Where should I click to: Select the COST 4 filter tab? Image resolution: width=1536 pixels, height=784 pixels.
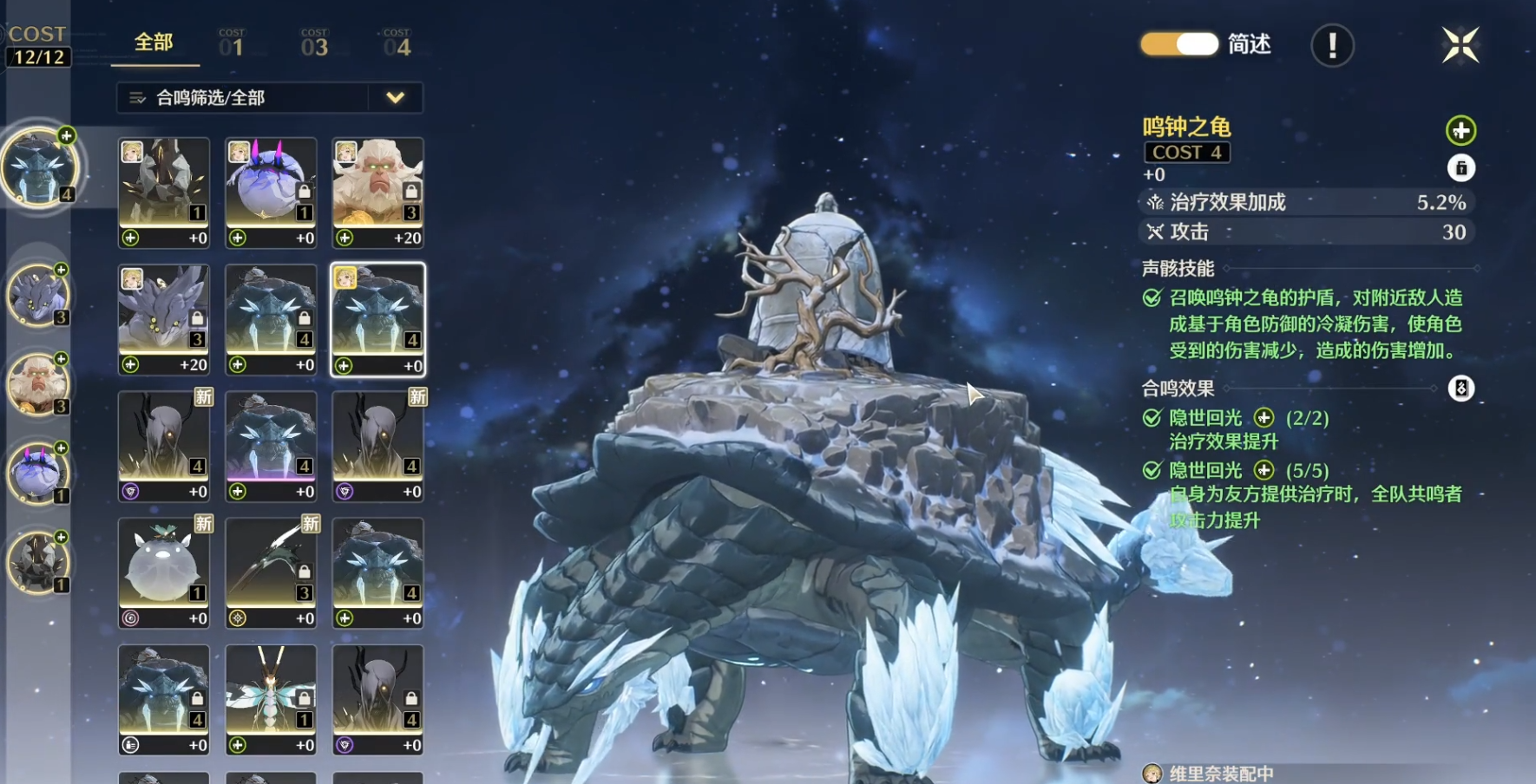coord(397,43)
